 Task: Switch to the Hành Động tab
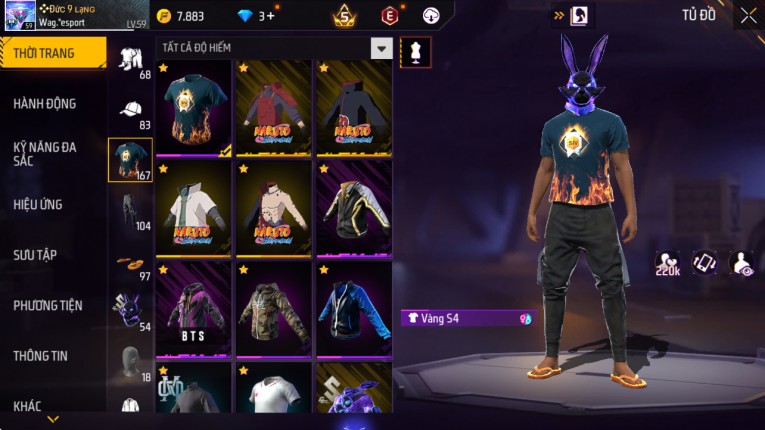point(45,104)
